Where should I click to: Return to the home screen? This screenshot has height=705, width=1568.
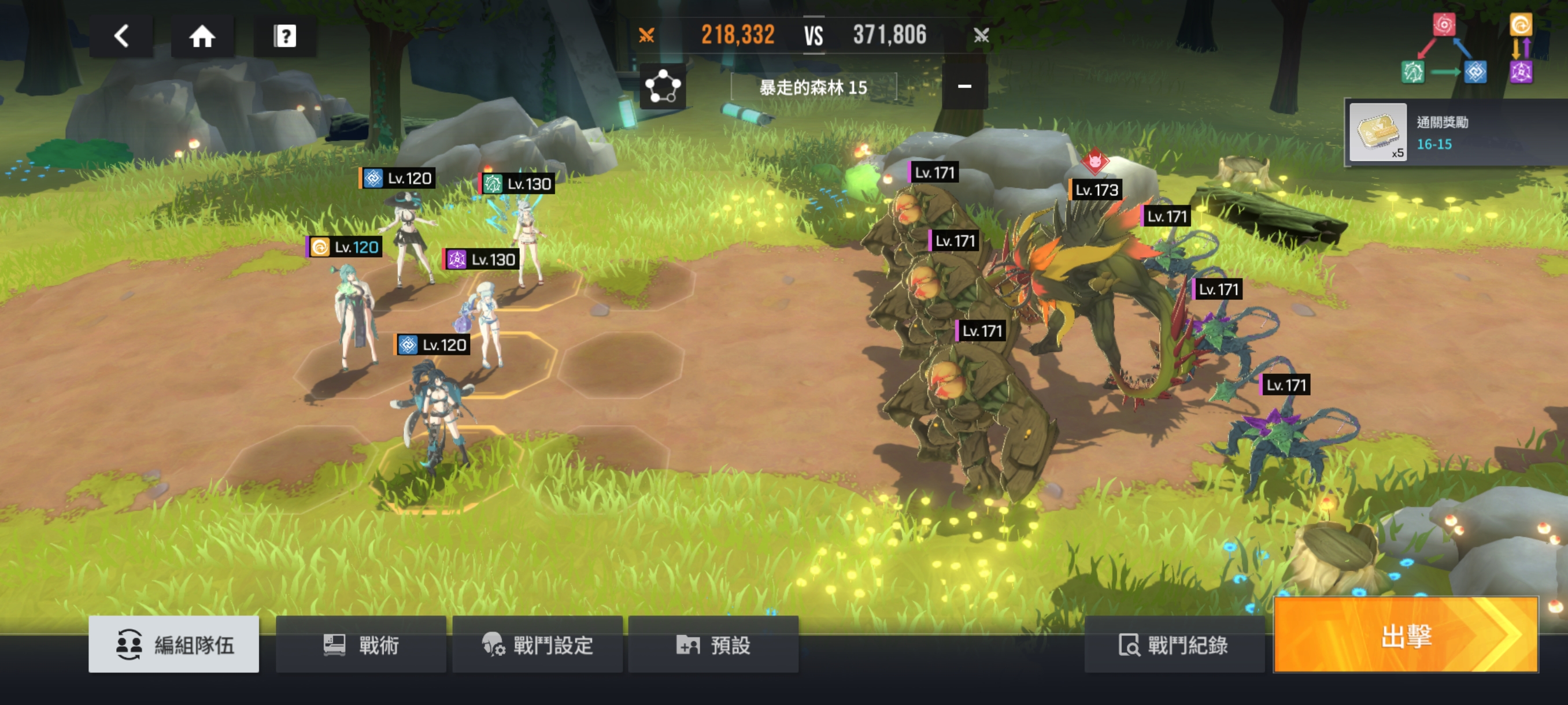[x=202, y=36]
